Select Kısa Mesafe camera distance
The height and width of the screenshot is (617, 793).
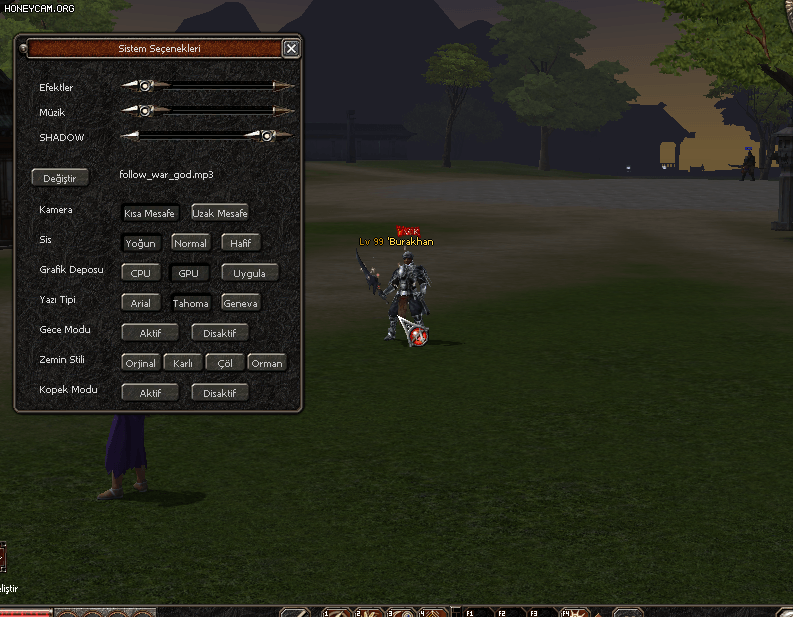[150, 213]
